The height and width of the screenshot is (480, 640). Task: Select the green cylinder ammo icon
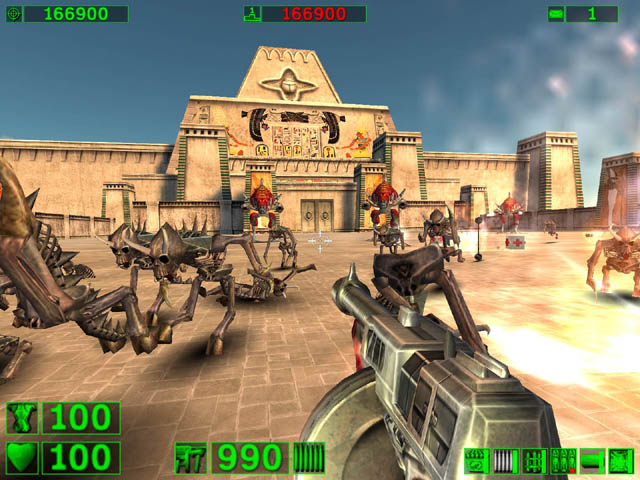592,461
